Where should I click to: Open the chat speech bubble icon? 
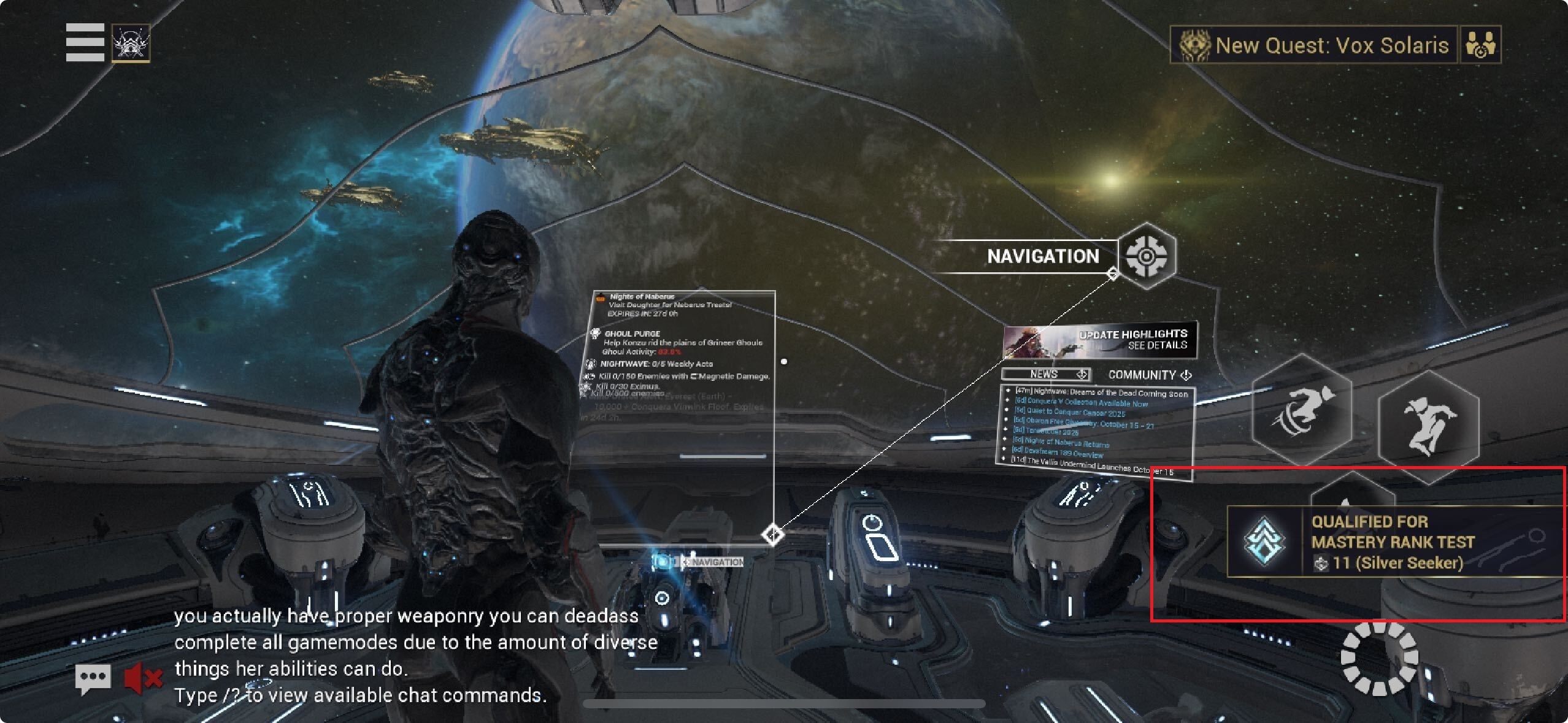coord(93,678)
